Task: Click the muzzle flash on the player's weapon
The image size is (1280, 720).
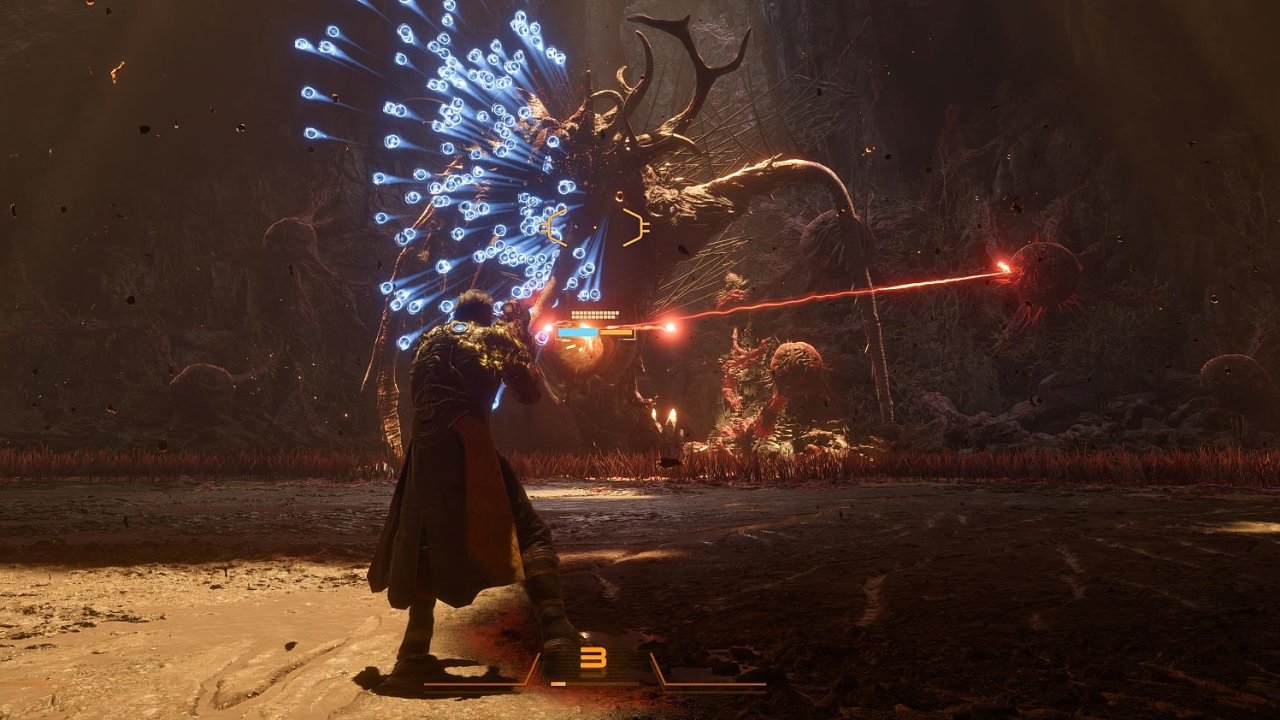Action: click(x=548, y=327)
